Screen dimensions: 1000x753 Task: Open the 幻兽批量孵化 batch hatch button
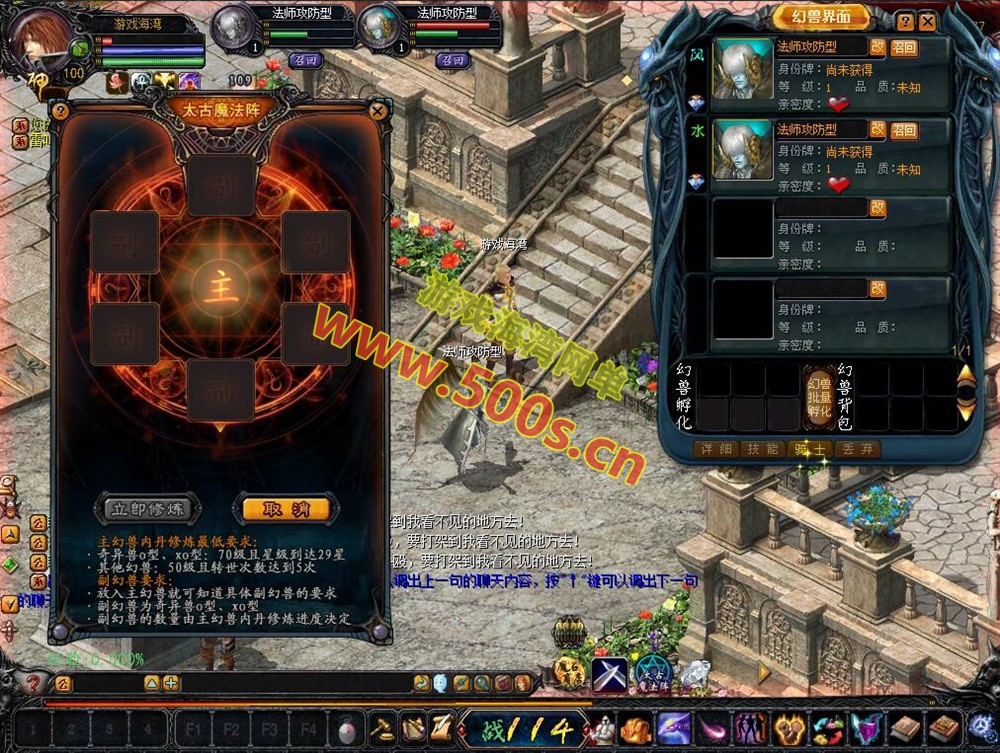[x=819, y=397]
